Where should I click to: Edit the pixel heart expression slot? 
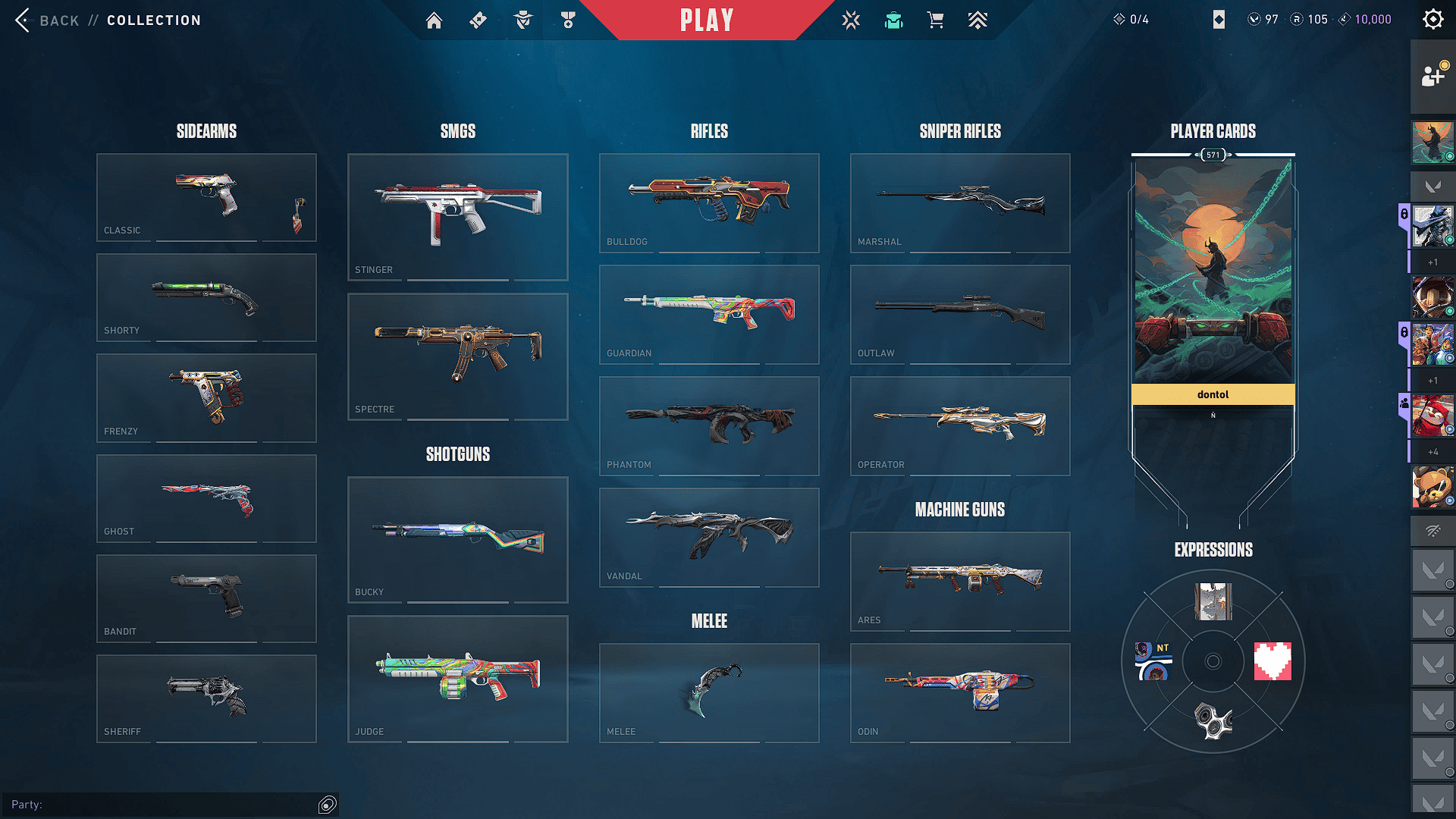pyautogui.click(x=1272, y=661)
